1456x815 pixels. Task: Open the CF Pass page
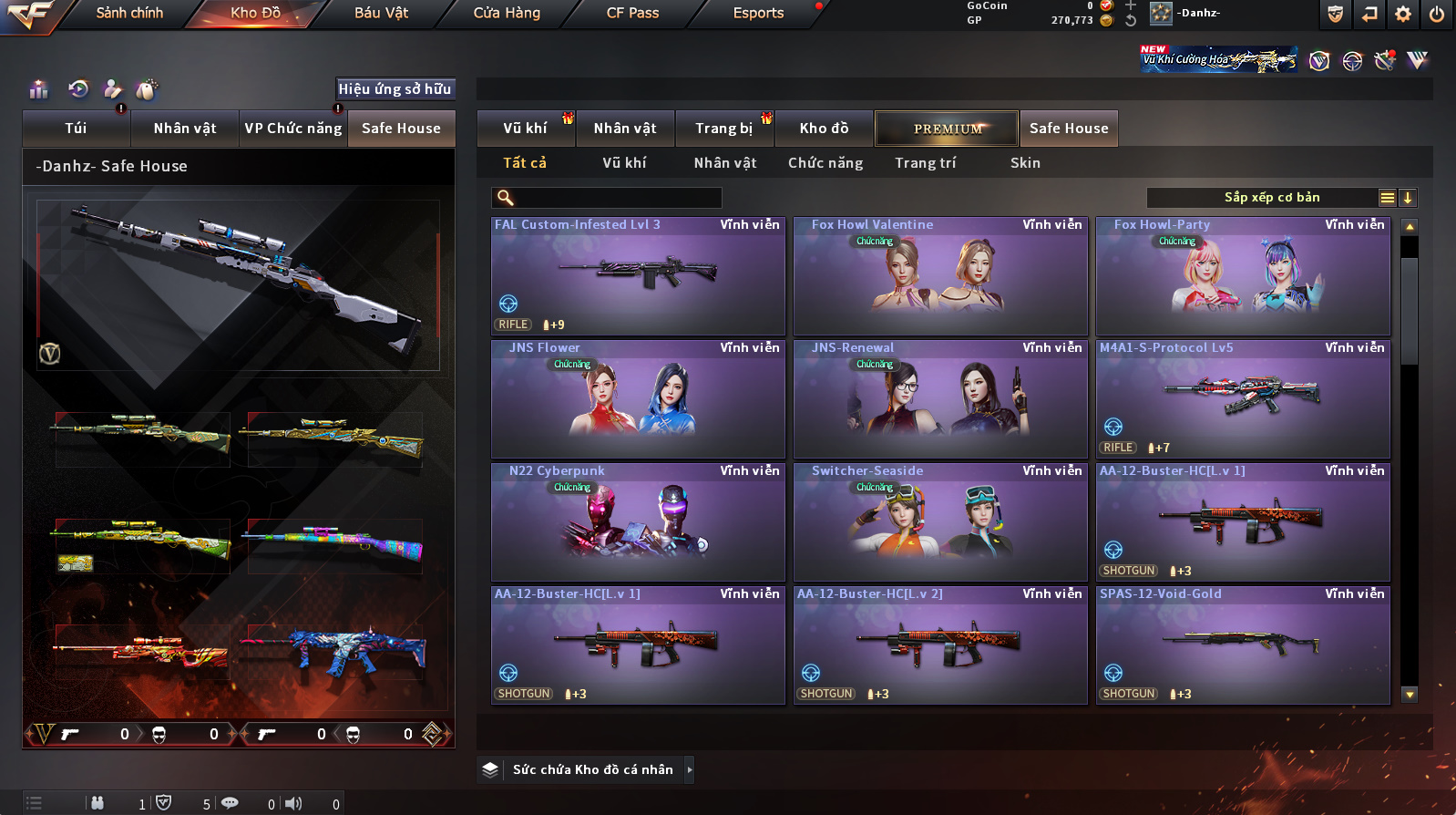(x=632, y=13)
